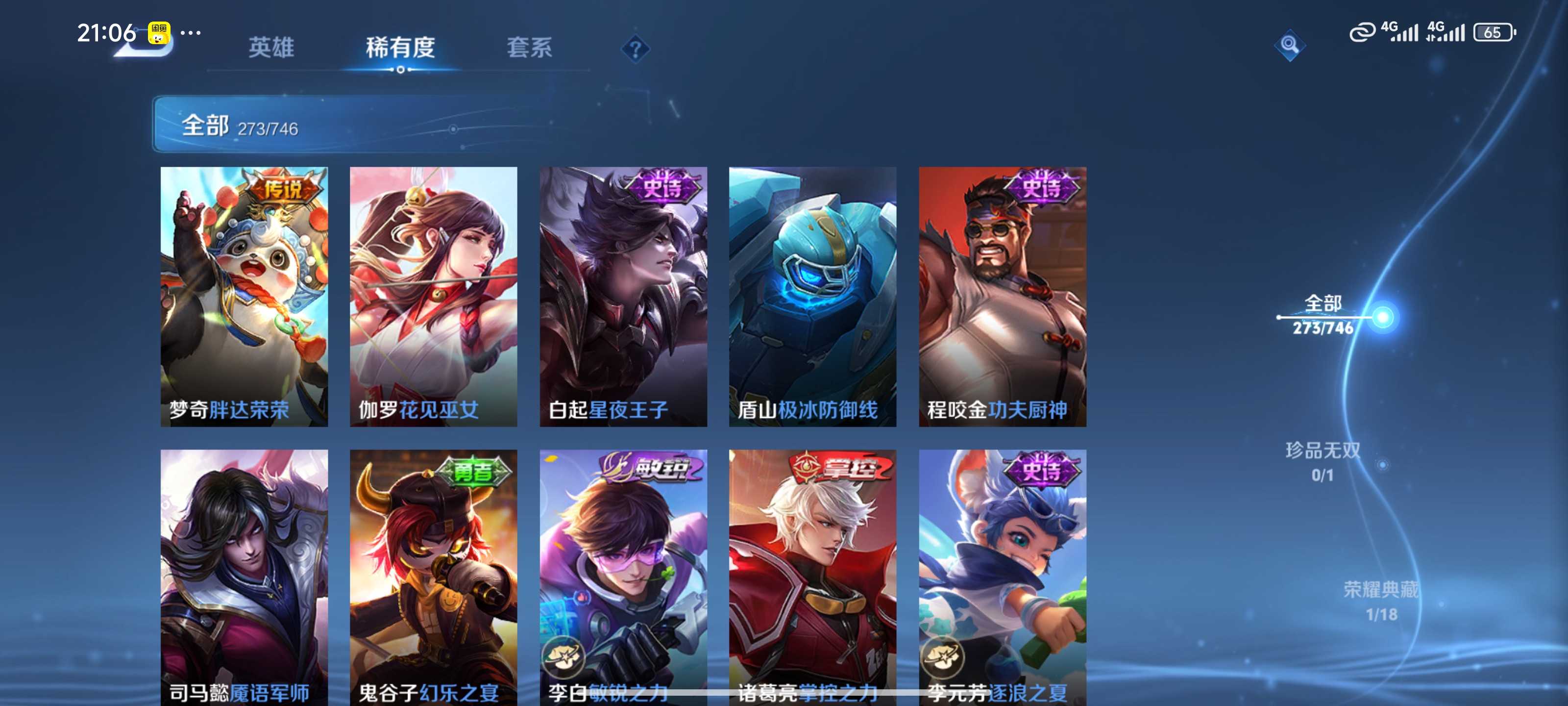1568x706 pixels.
Task: Open the magnifier search icon
Action: point(1289,45)
